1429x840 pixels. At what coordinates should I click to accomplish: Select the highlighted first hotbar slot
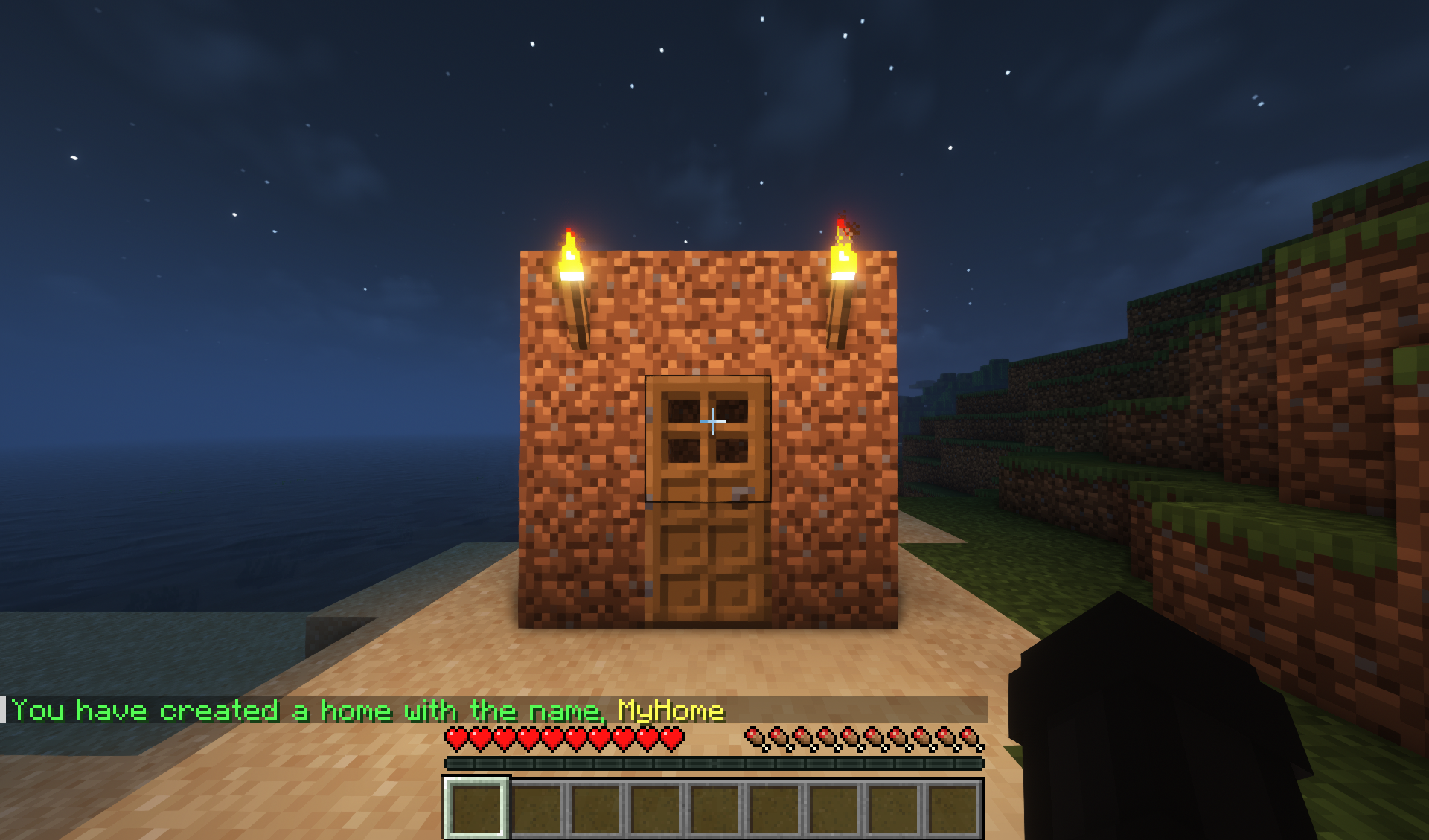pyautogui.click(x=476, y=808)
